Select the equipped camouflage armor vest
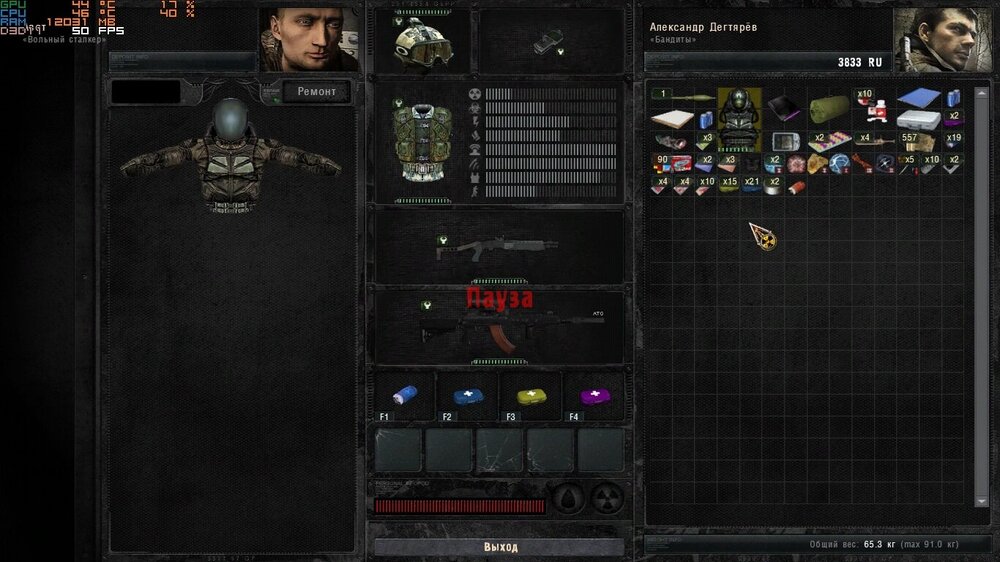1000x562 pixels. pyautogui.click(x=419, y=139)
